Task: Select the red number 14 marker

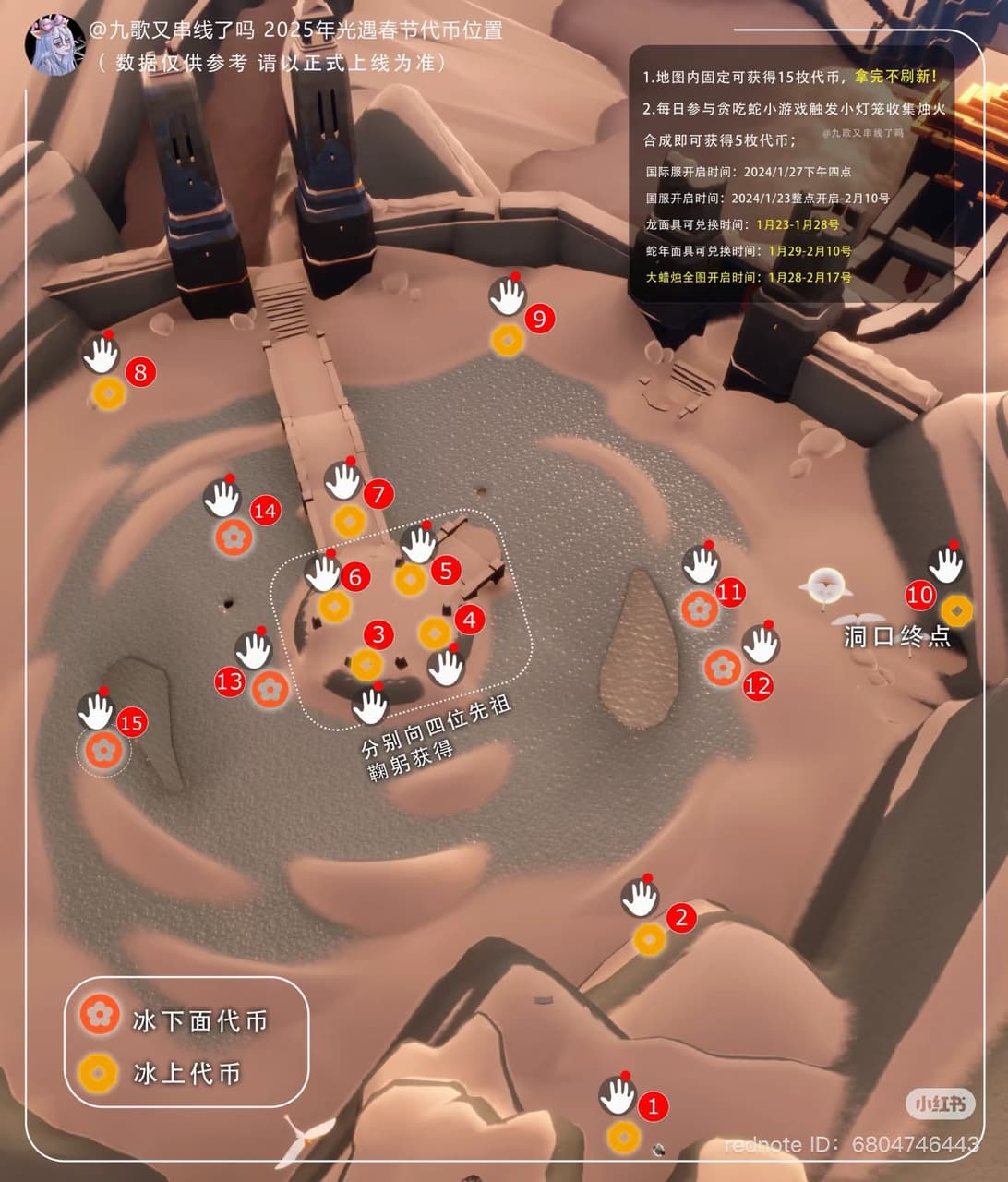Action: (265, 511)
